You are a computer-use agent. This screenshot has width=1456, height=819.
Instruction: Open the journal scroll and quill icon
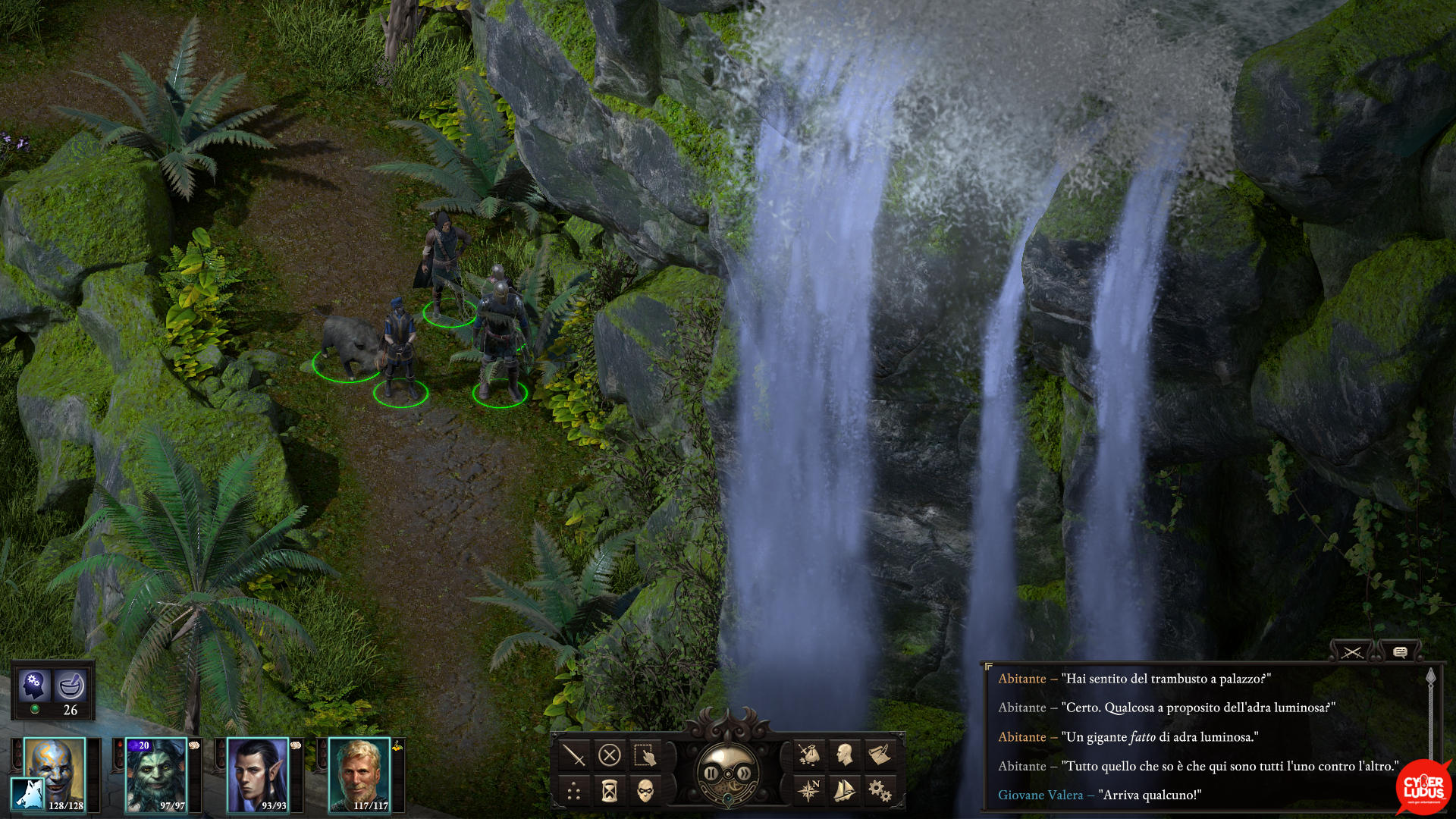point(880,755)
